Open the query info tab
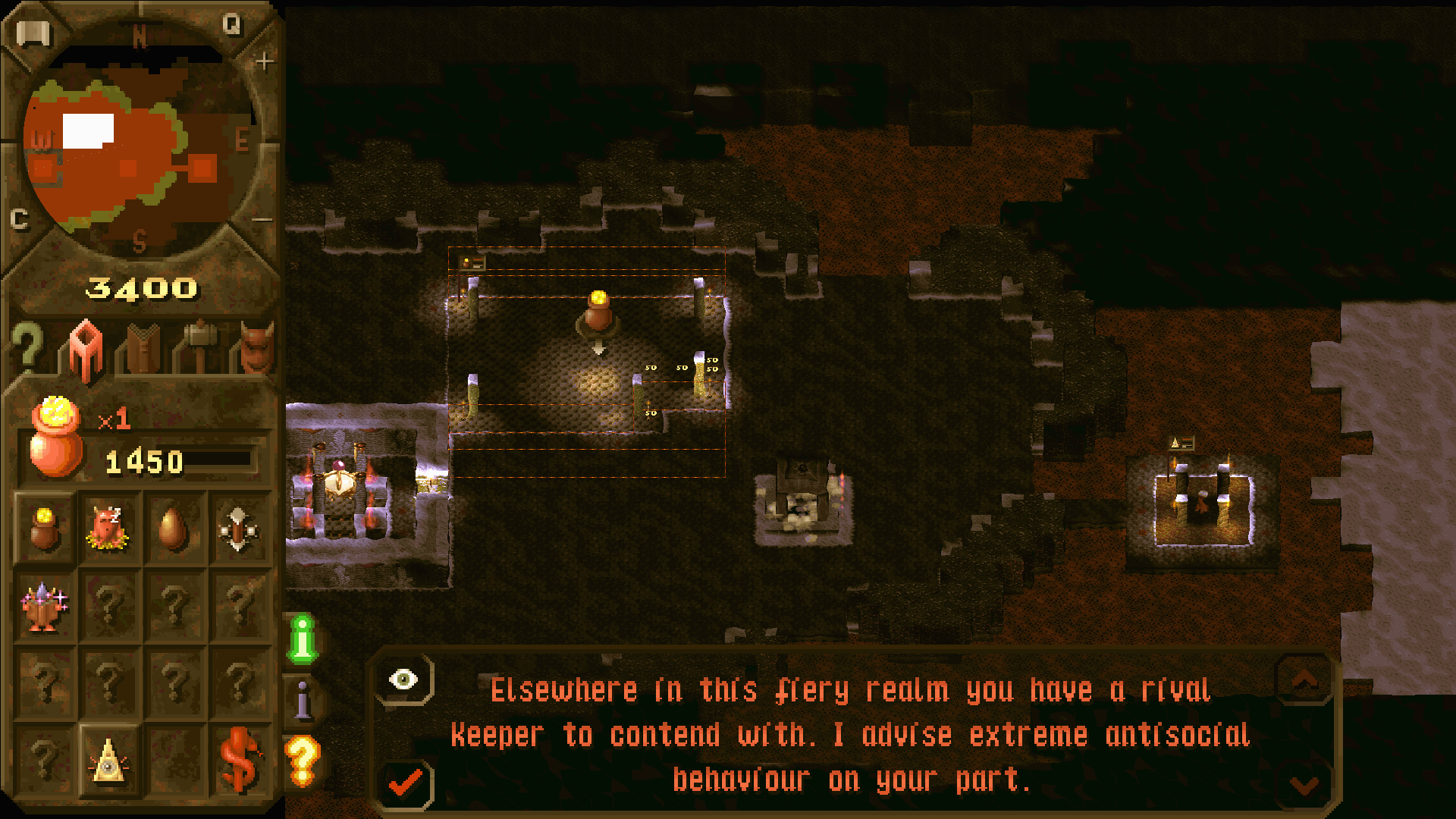Screen dimensions: 1456x819 27,347
